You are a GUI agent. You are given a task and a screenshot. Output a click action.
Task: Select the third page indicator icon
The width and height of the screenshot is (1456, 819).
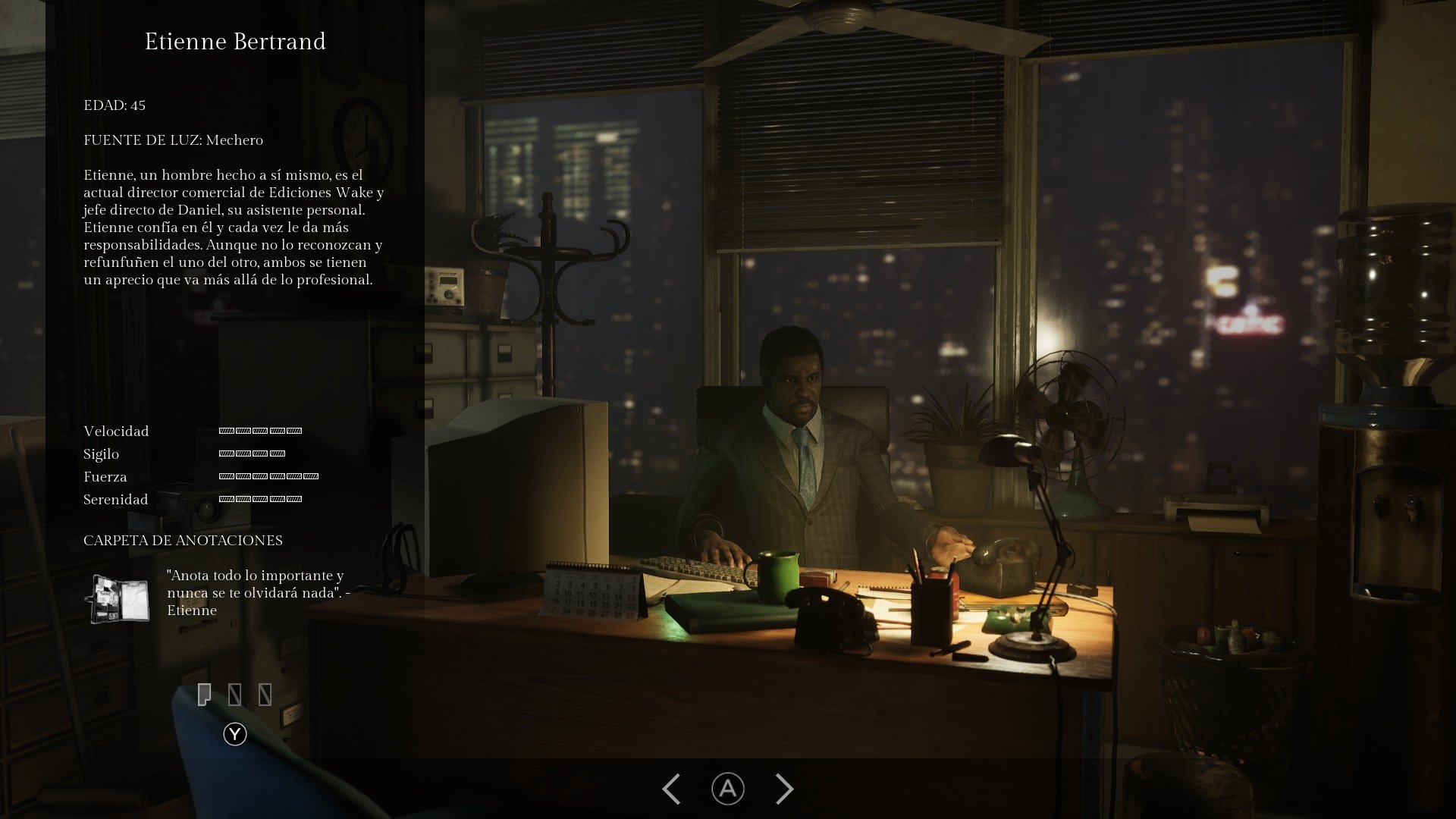tap(264, 693)
